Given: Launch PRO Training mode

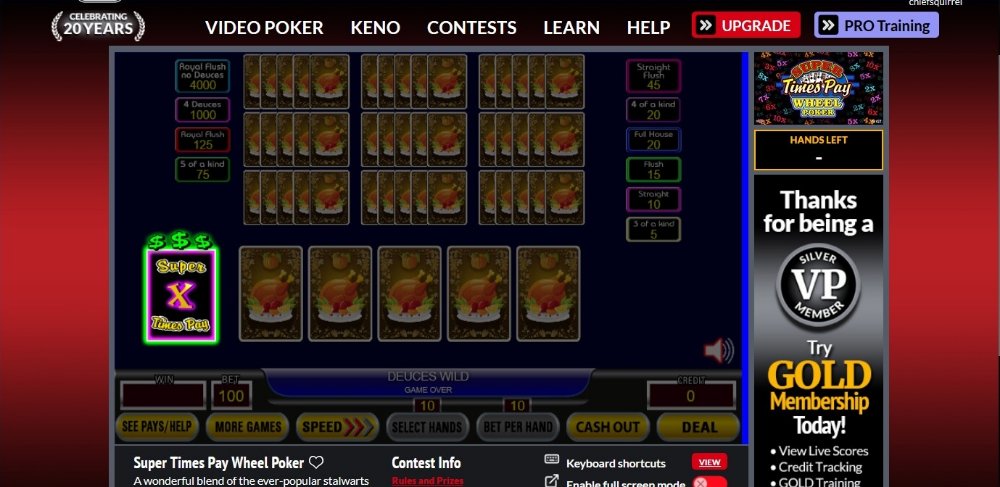Looking at the screenshot, I should pos(876,25).
